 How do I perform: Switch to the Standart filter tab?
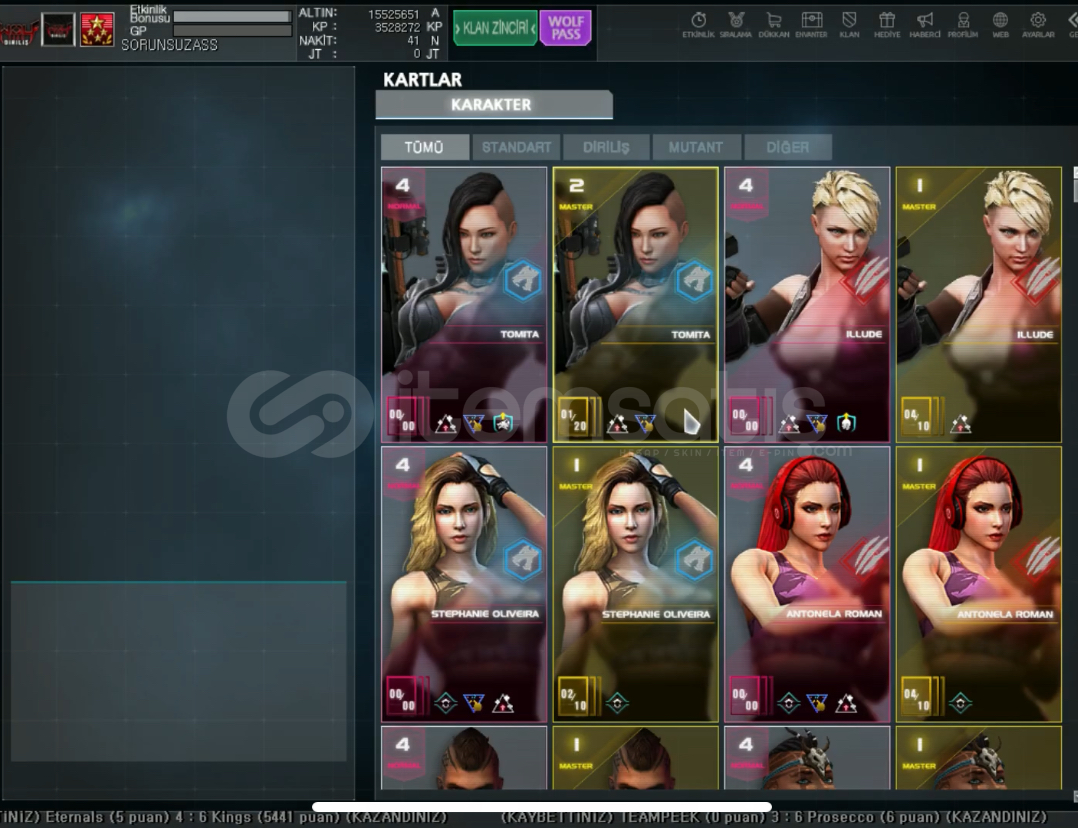[x=516, y=147]
